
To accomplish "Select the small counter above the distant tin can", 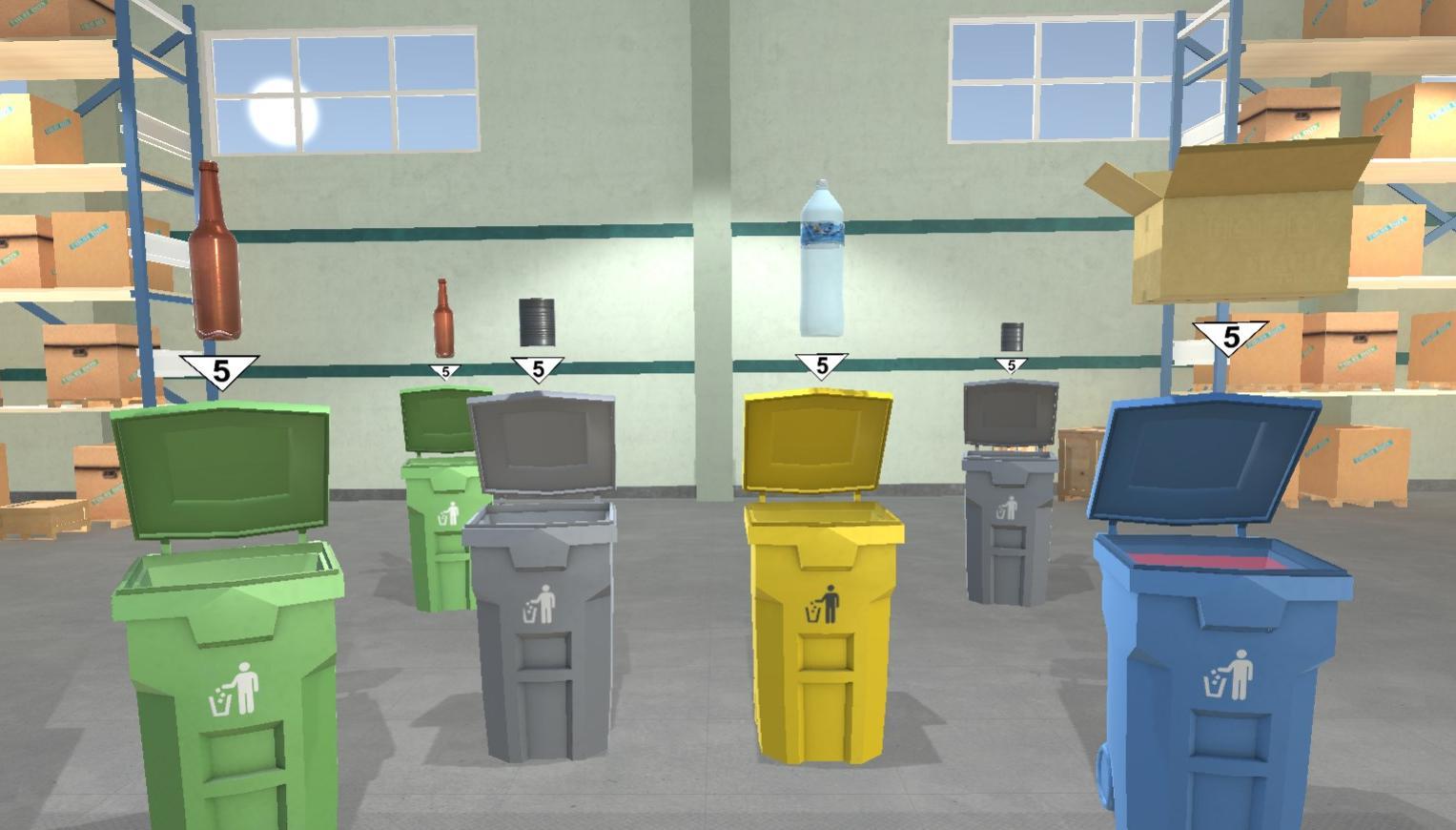I will pos(1009,366).
